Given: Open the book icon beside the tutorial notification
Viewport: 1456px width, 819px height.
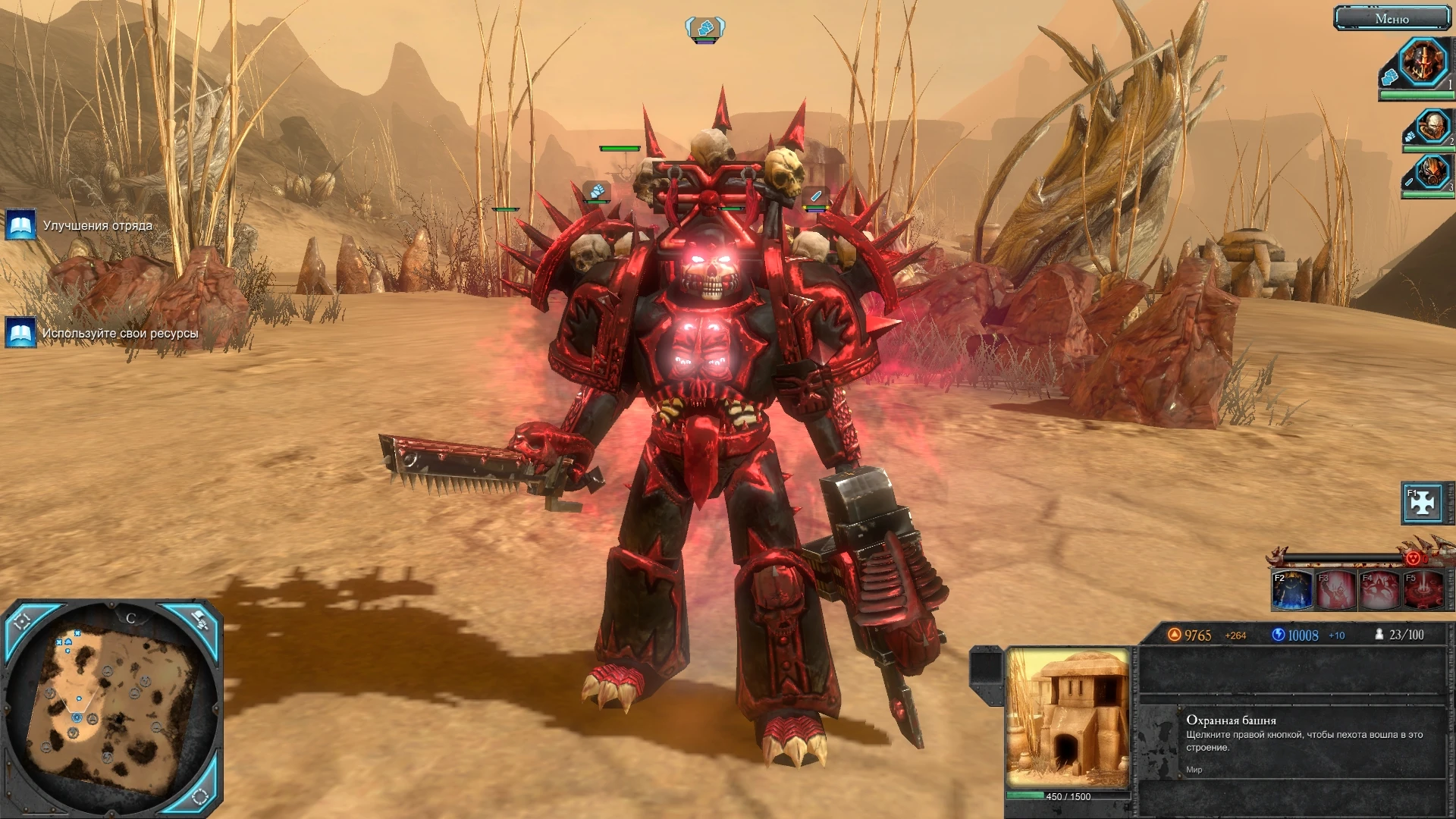Looking at the screenshot, I should click(19, 224).
